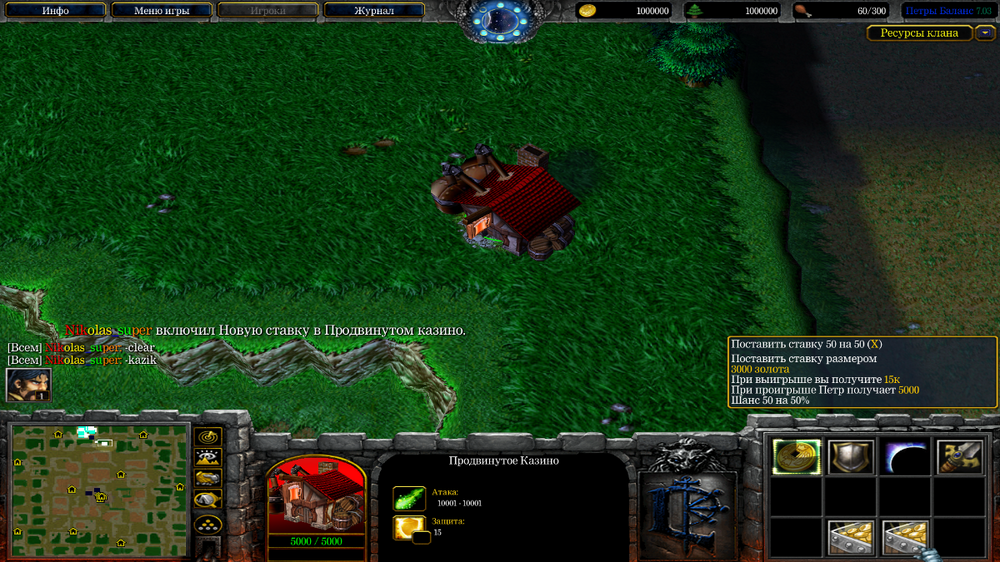Image resolution: width=1000 pixels, height=562 pixels.
Task: Open the Инфо menu
Action: [56, 11]
